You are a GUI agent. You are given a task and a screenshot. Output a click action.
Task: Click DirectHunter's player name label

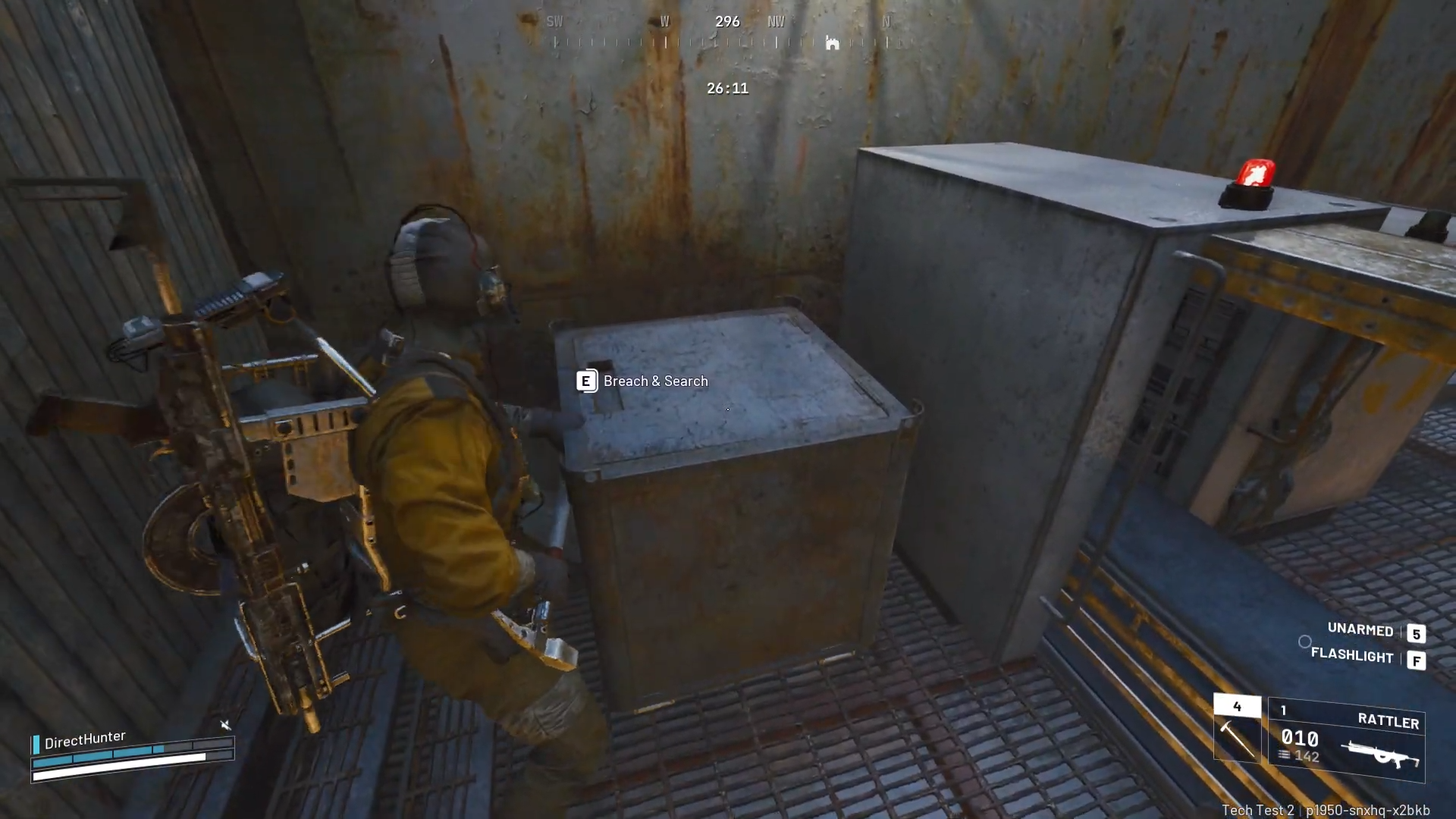(86, 736)
